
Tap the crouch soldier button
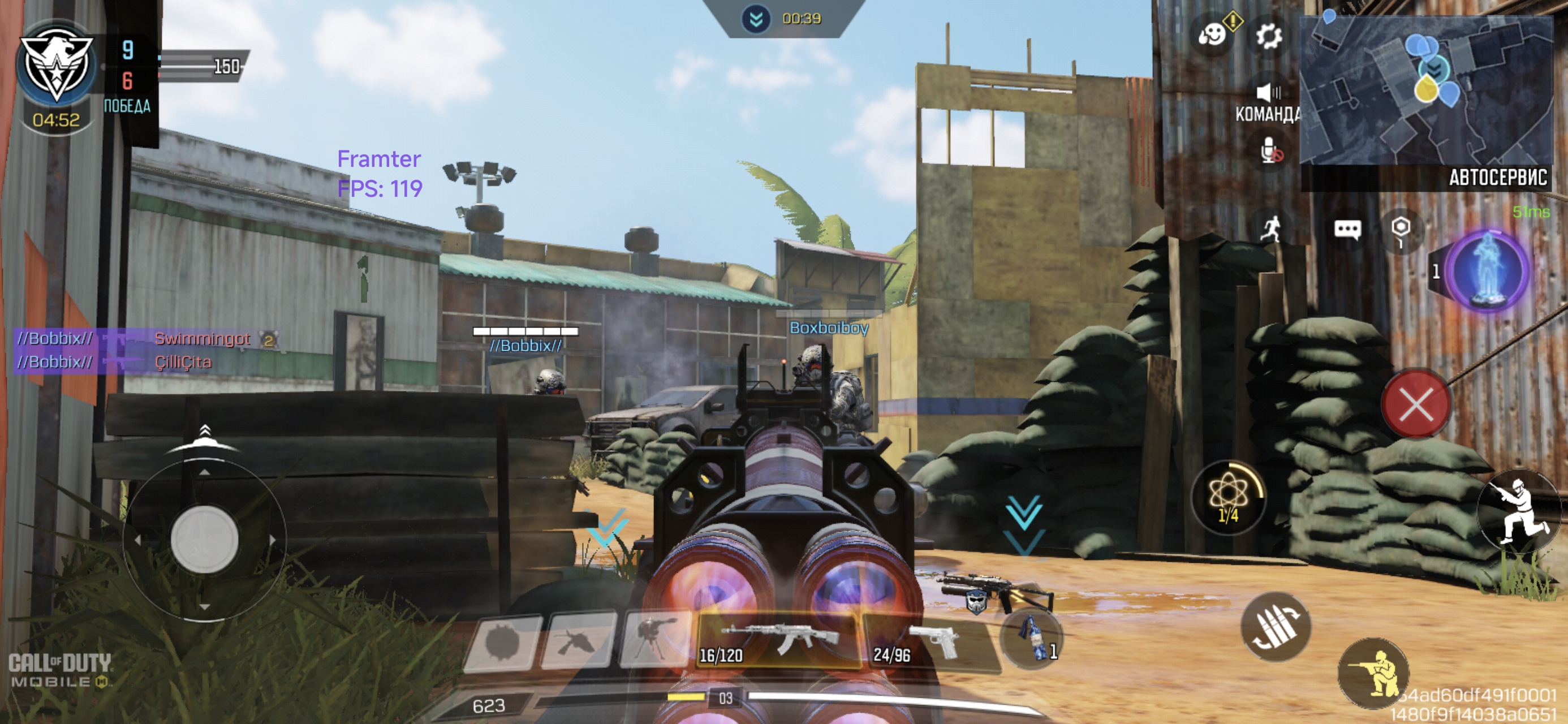[1373, 673]
